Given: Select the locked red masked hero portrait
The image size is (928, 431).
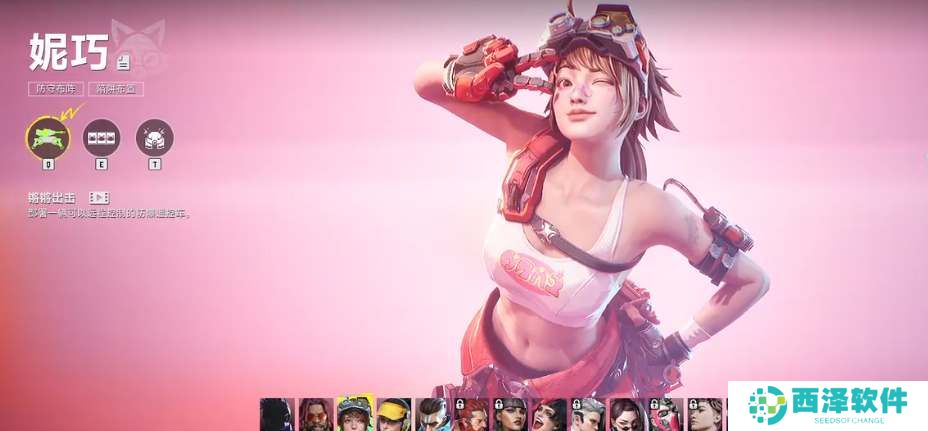Looking at the screenshot, I should (667, 414).
